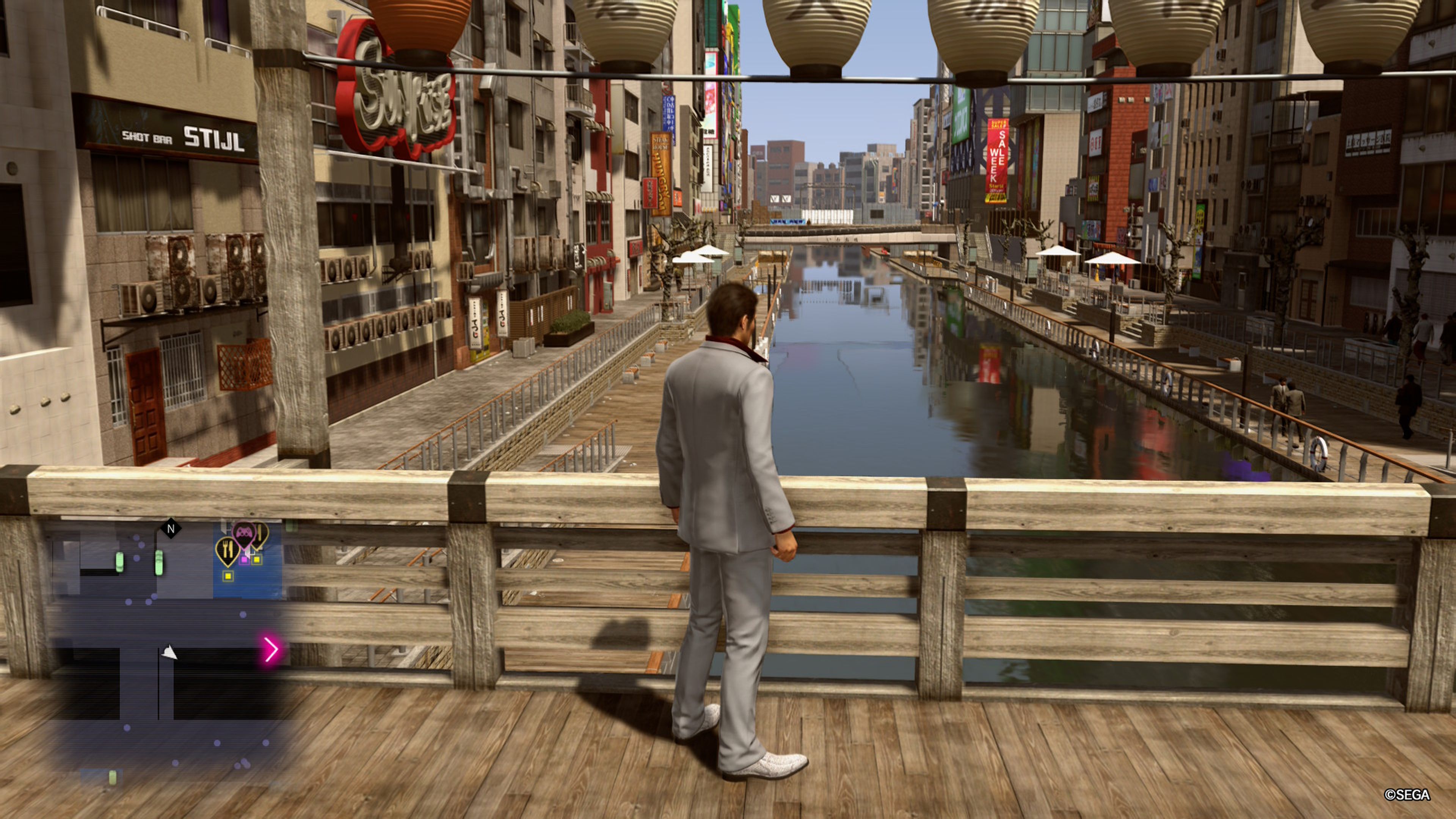The image size is (1456, 819).
Task: Select the green marker at minimap bottom edge
Action: click(112, 778)
